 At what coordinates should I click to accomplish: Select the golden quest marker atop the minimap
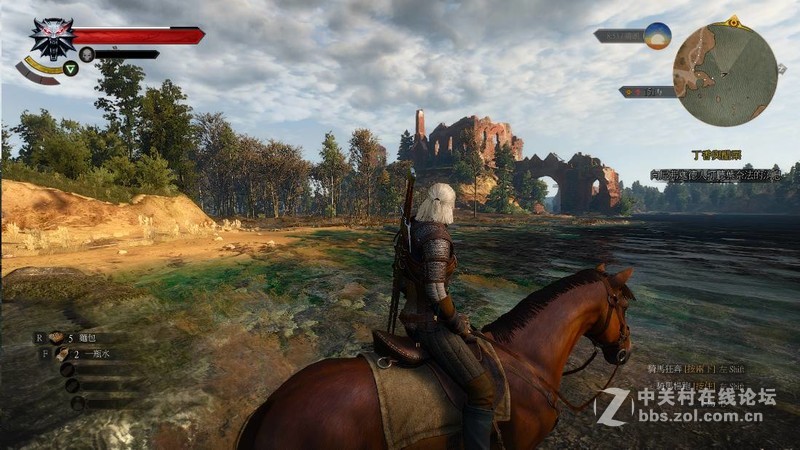click(734, 20)
